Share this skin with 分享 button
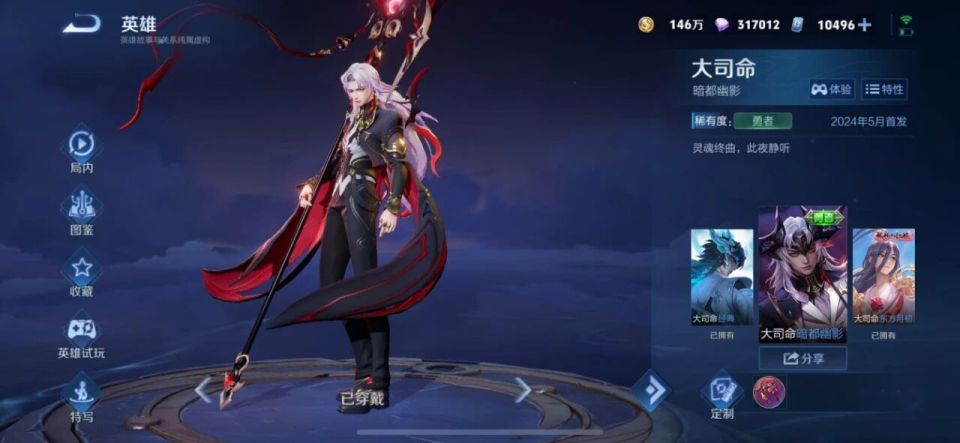 [x=802, y=358]
